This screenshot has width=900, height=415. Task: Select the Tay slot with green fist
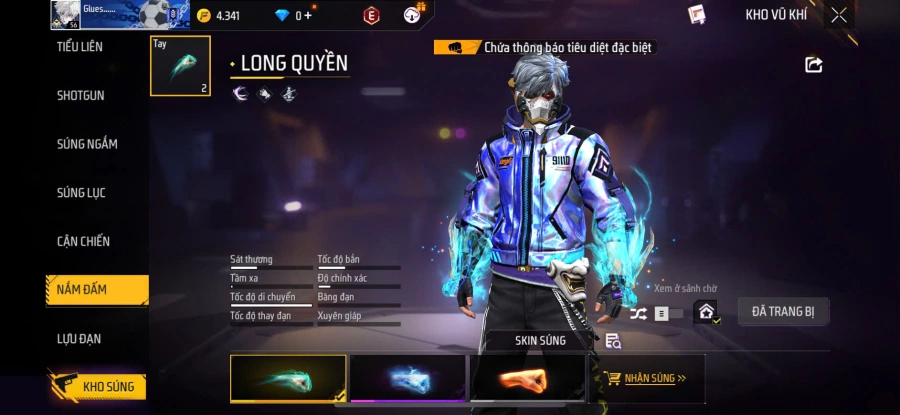tap(180, 66)
